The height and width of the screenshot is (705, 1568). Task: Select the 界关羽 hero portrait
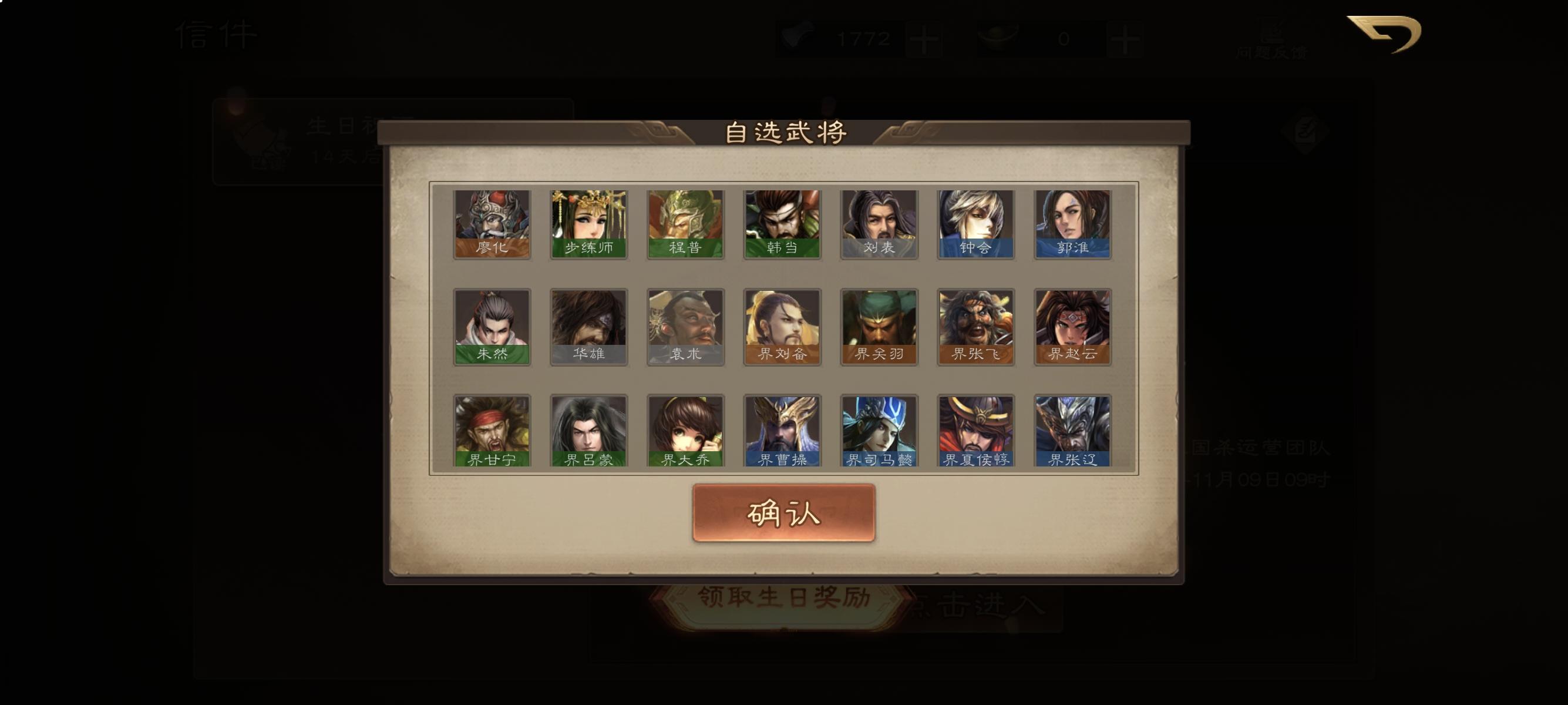(877, 327)
